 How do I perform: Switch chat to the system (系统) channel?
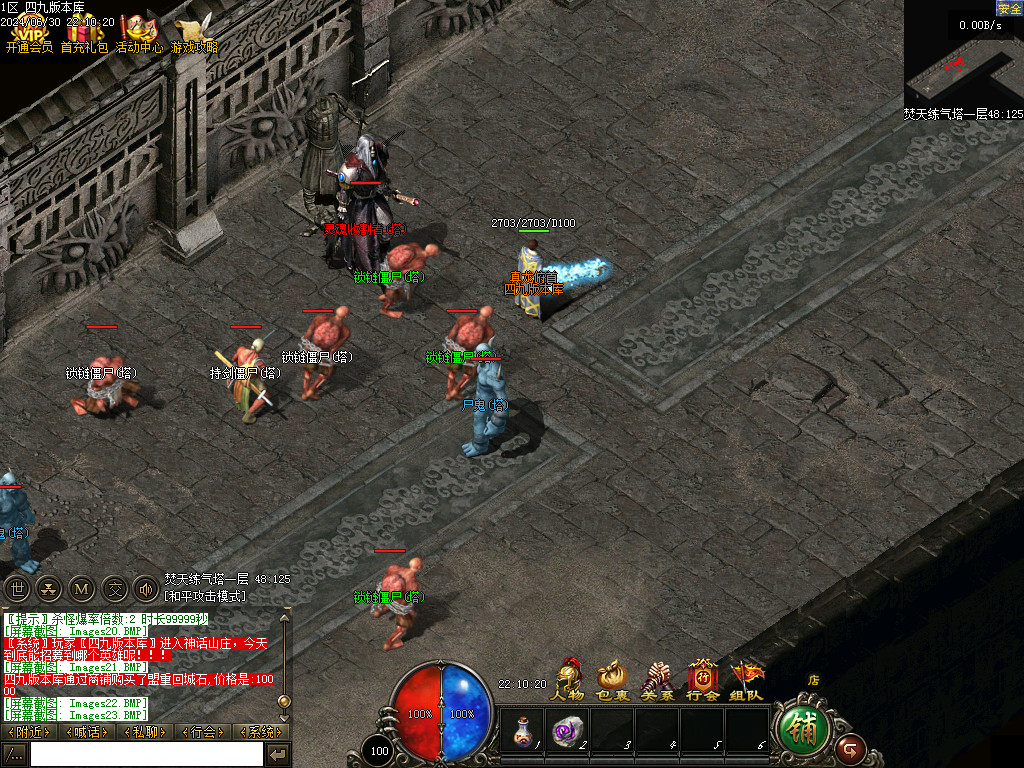[x=261, y=732]
